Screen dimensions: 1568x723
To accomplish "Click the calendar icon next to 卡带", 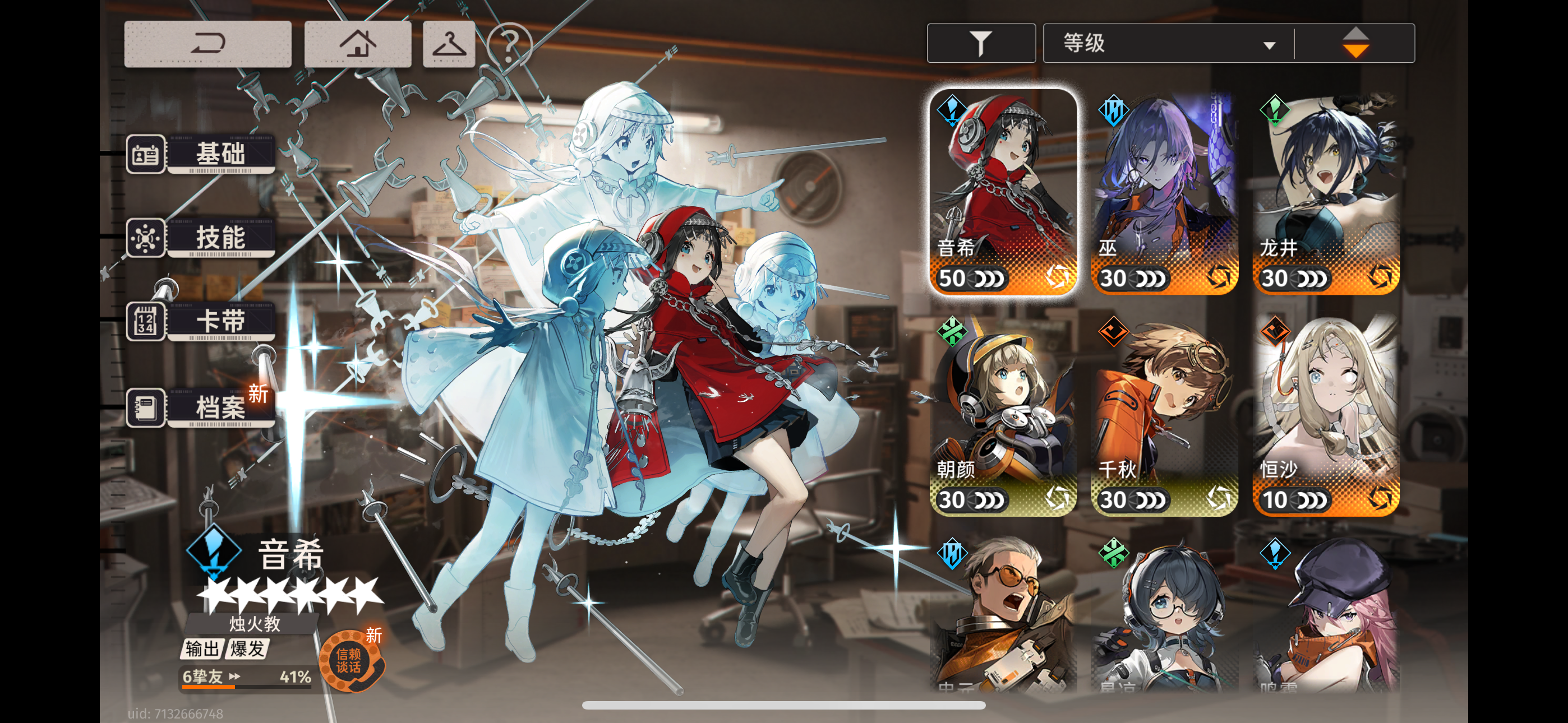I will pyautogui.click(x=145, y=322).
